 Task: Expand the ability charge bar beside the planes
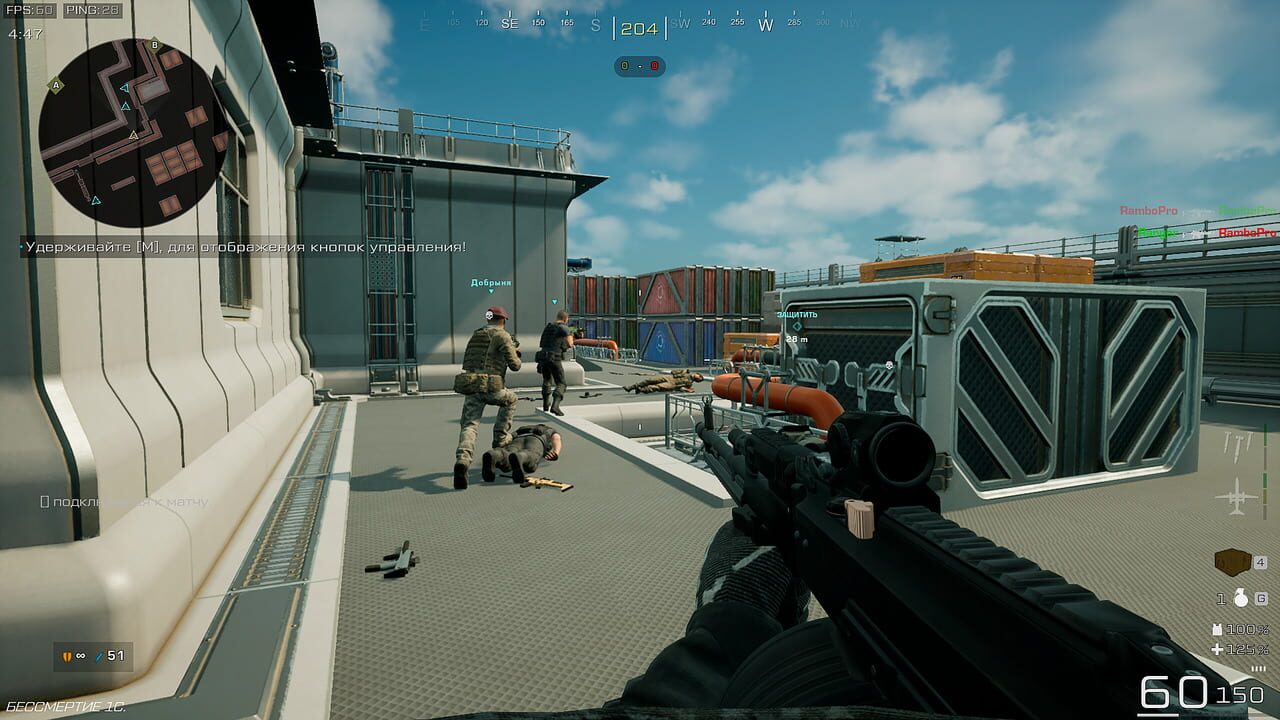[1264, 470]
